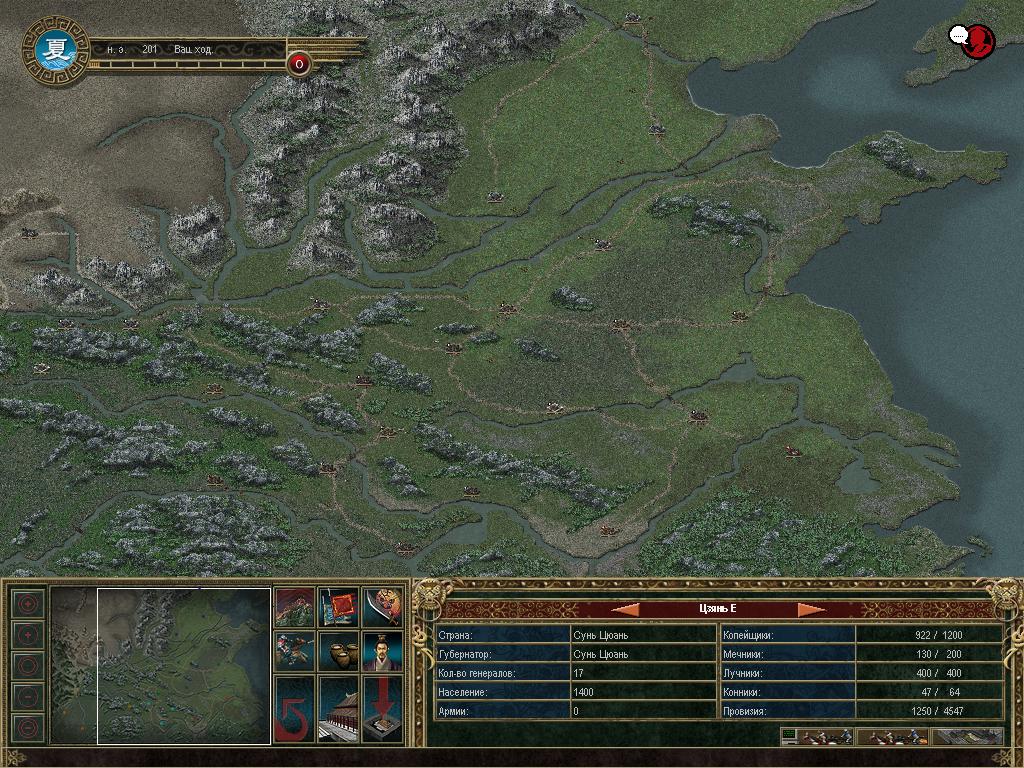The height and width of the screenshot is (768, 1024).
Task: Select the governor portrait icon
Action: tap(382, 651)
